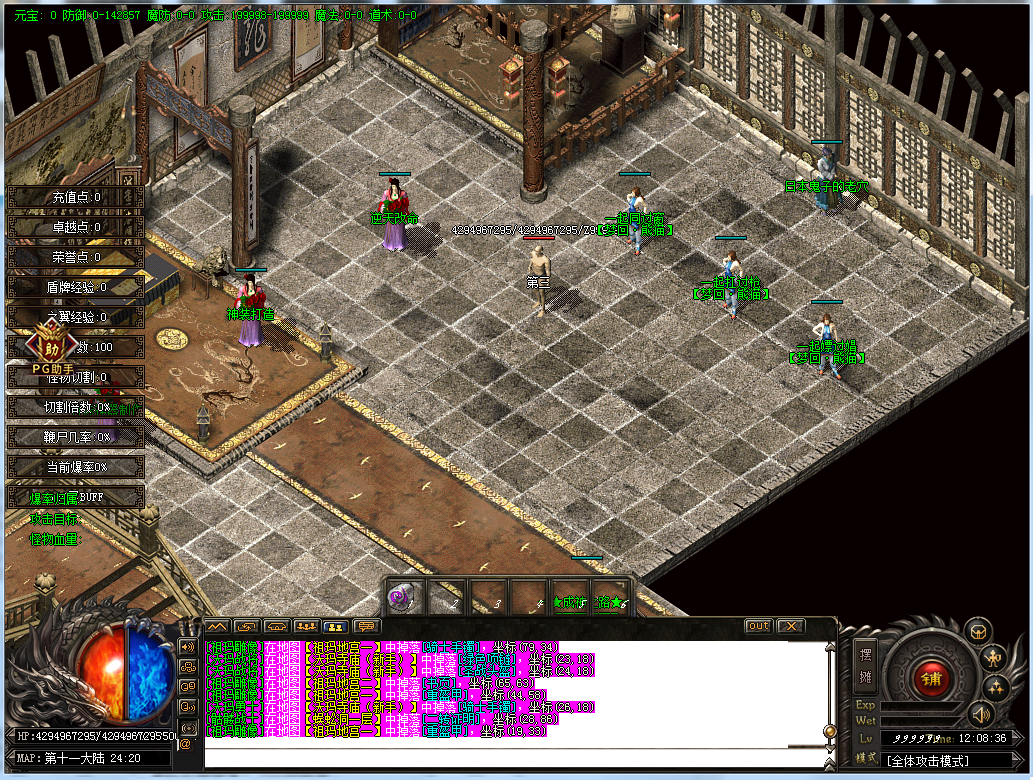Click the chat panel 'out' button
1033x780 pixels.
(x=758, y=626)
